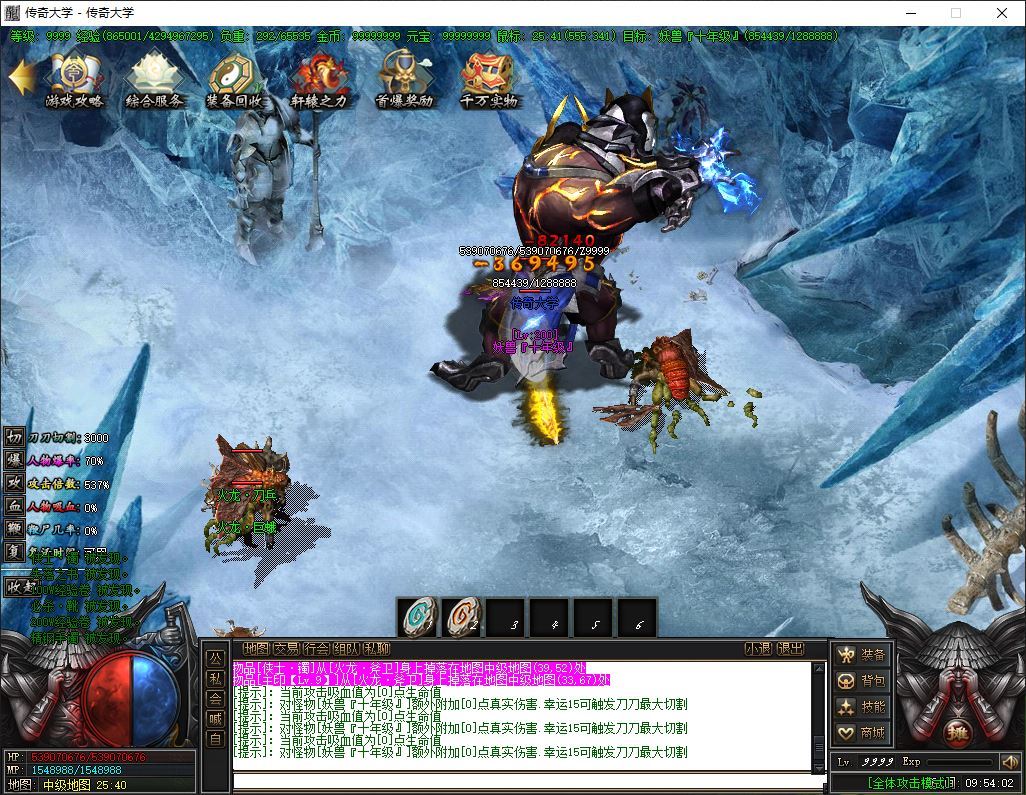Open the 商城 shop
Viewport: 1026px width, 795px height.
coord(862,733)
